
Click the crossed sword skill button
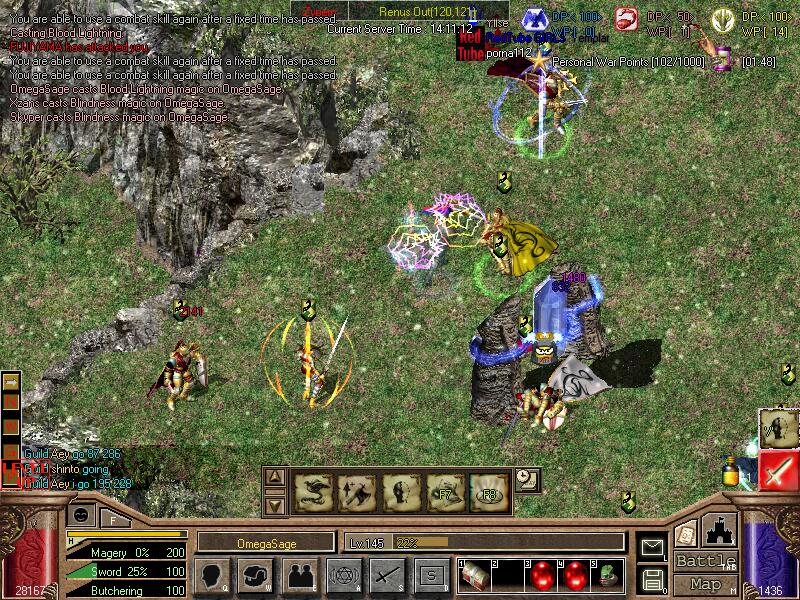click(x=387, y=575)
